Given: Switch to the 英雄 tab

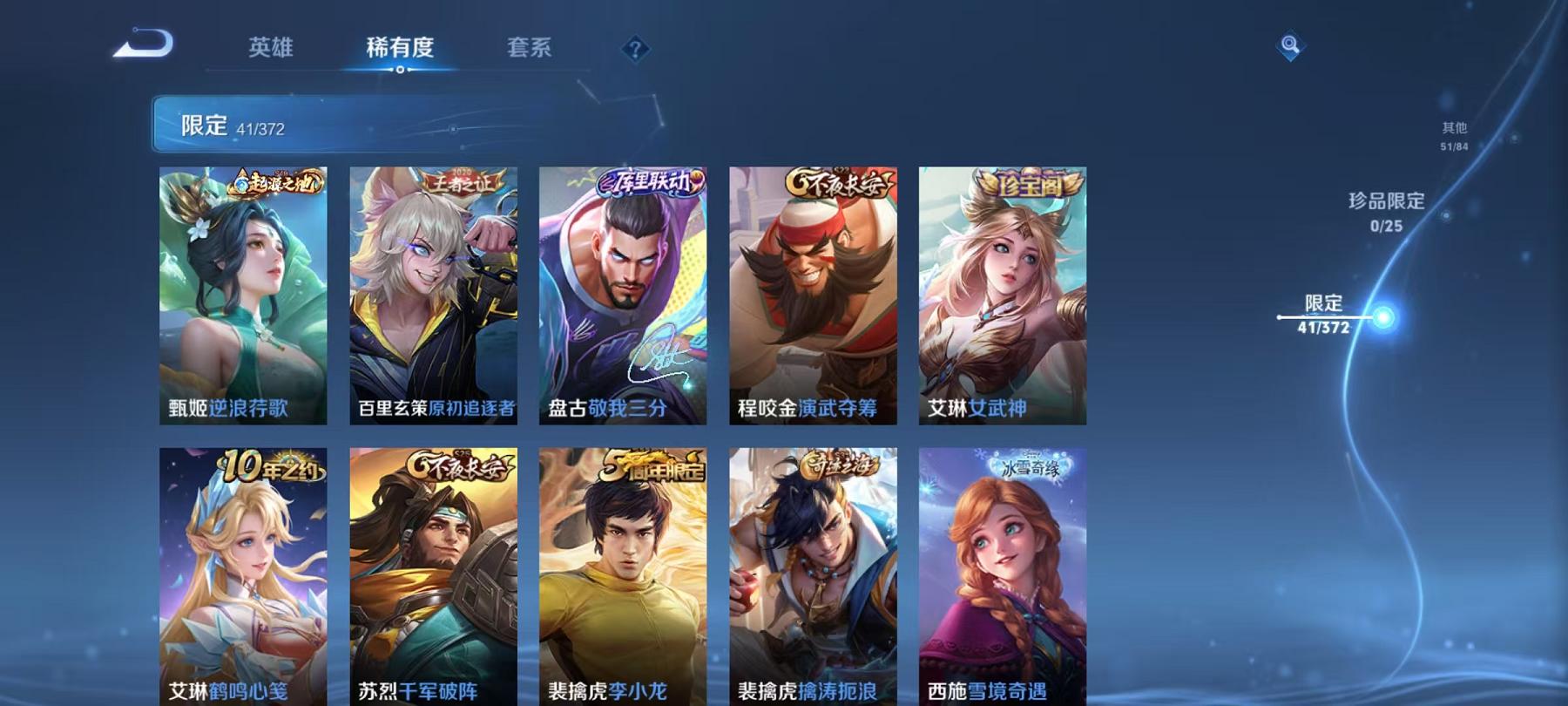Looking at the screenshot, I should (270, 49).
